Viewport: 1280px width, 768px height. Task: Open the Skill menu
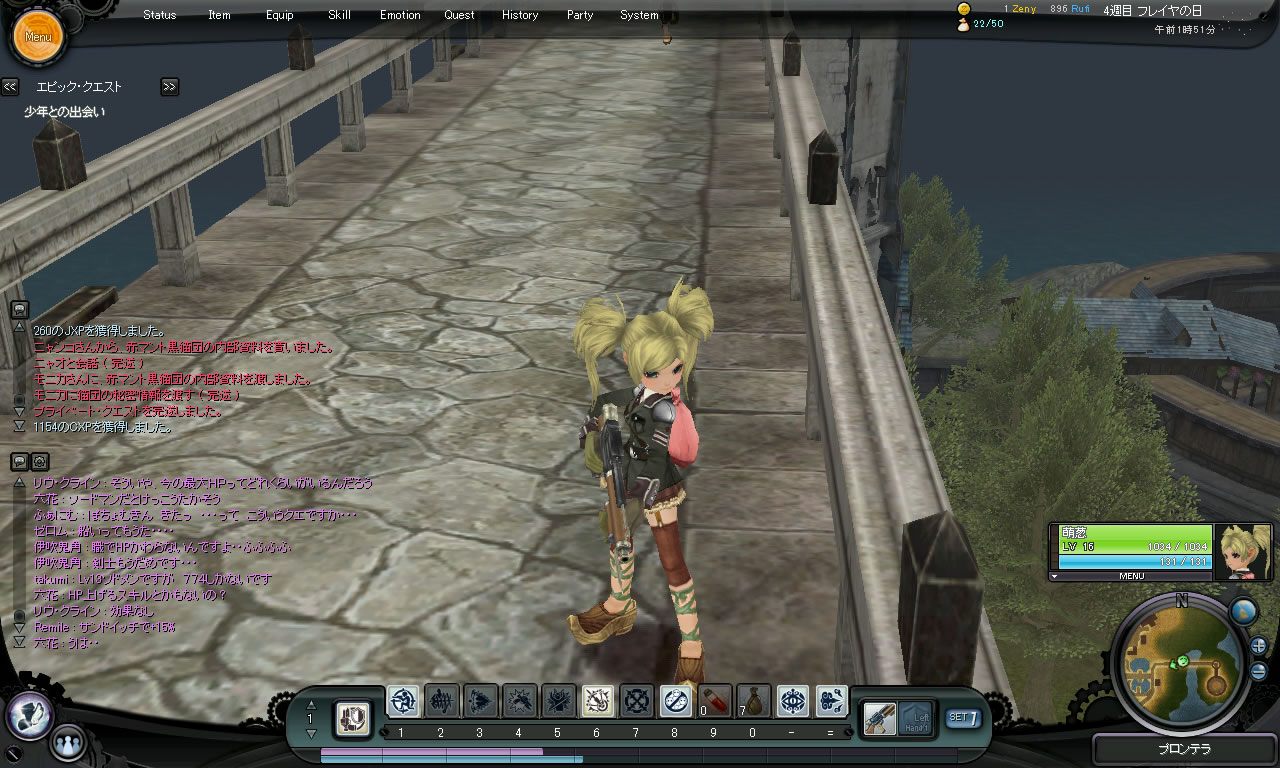[339, 15]
